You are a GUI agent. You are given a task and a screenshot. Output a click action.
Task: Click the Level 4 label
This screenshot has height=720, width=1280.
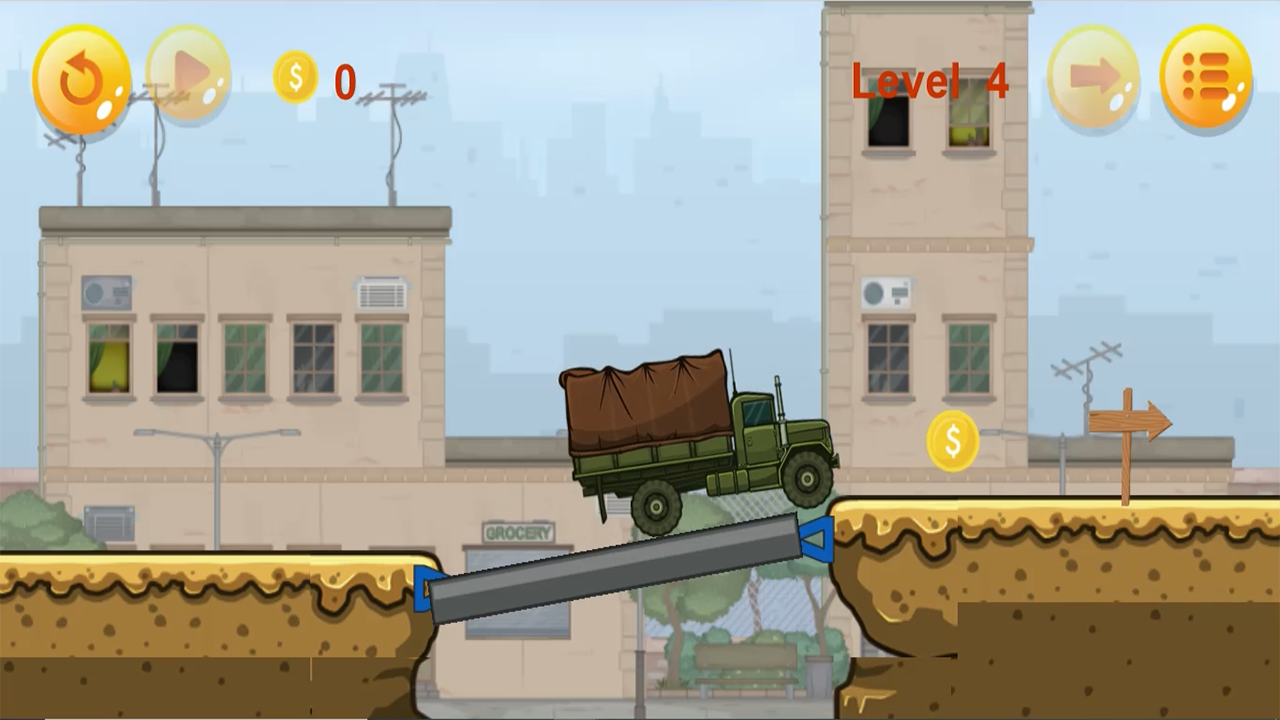[x=929, y=82]
